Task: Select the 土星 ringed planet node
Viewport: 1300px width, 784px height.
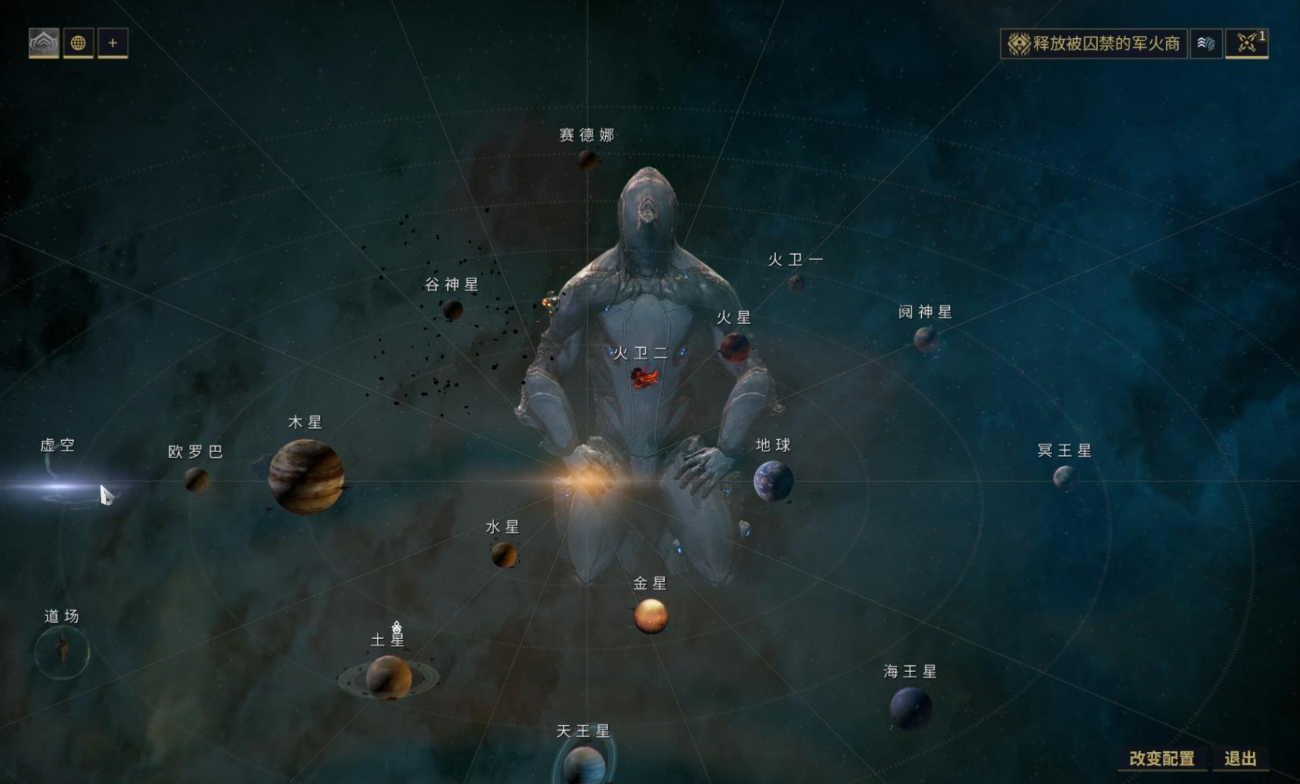Action: coord(388,677)
